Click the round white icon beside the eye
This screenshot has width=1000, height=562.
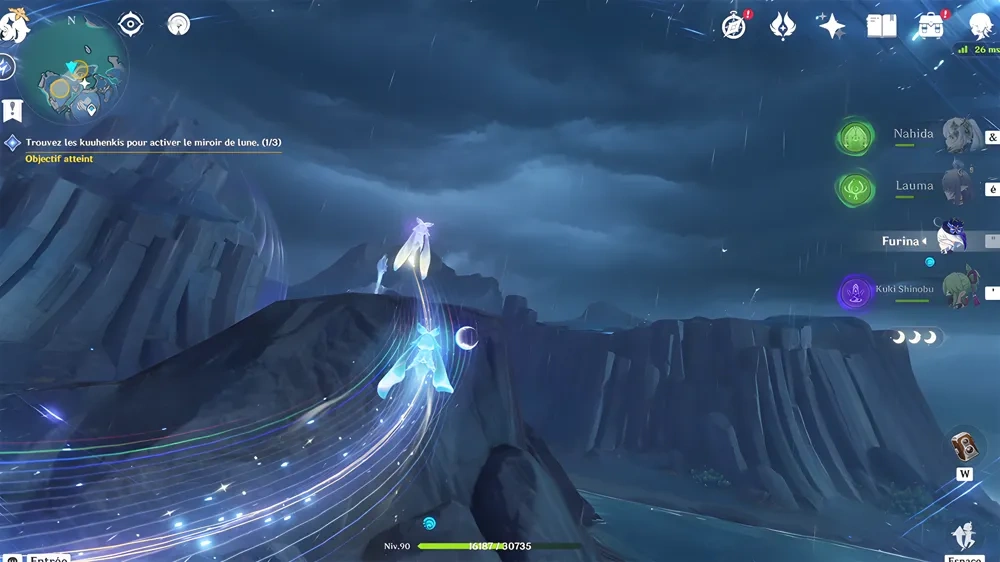point(179,24)
